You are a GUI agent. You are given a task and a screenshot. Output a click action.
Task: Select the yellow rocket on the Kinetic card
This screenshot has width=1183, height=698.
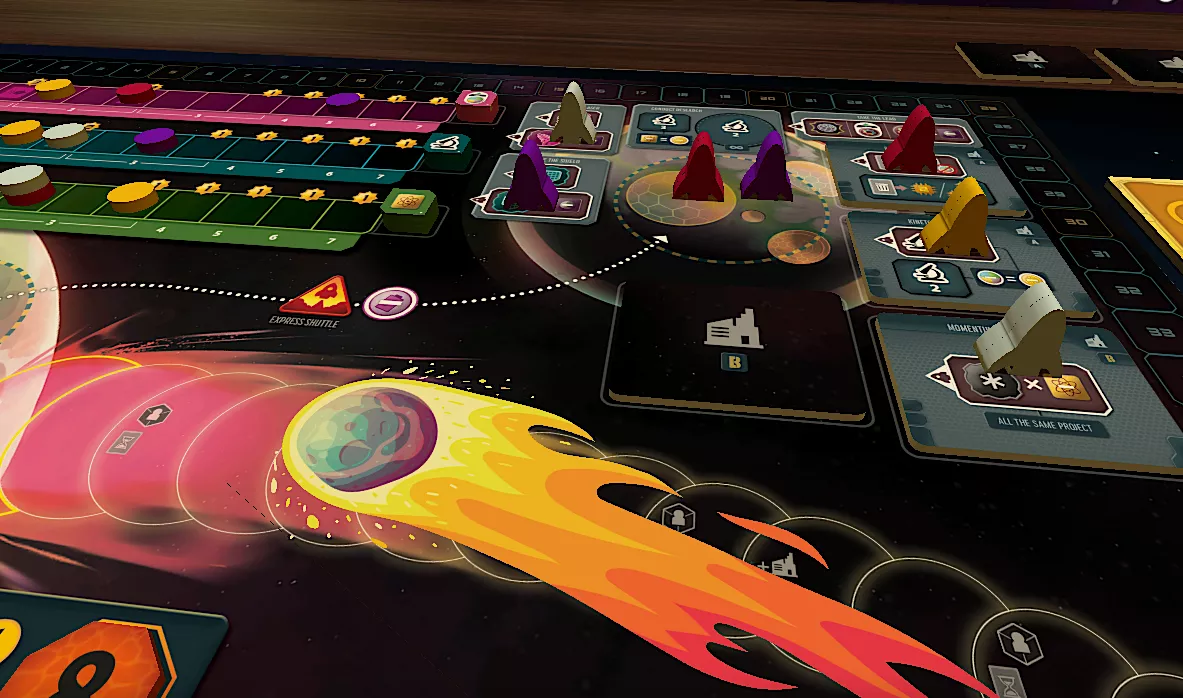[x=953, y=216]
